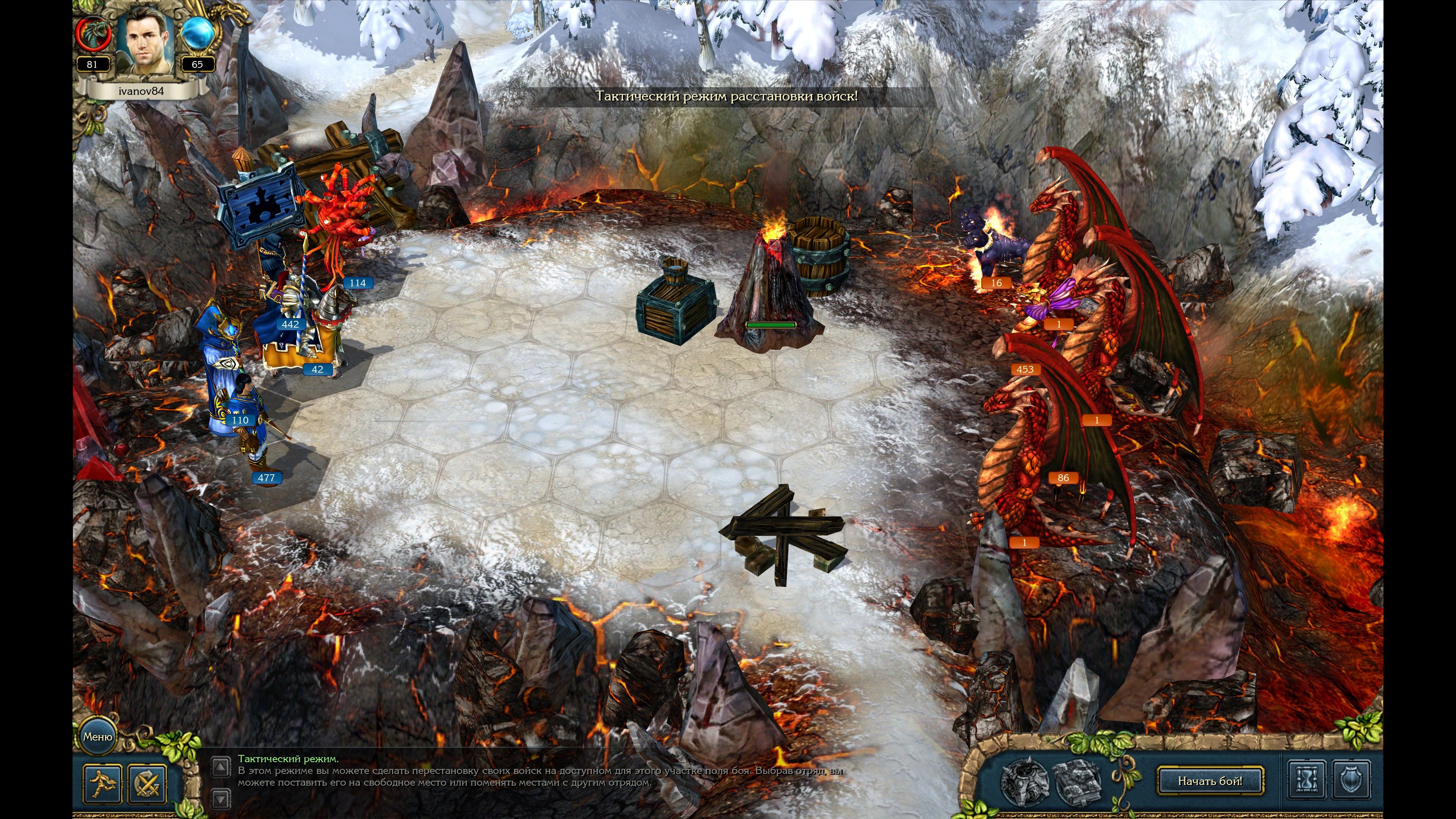The height and width of the screenshot is (819, 1456).
Task: Select the allied troop stack numbered 114
Action: pos(336,226)
